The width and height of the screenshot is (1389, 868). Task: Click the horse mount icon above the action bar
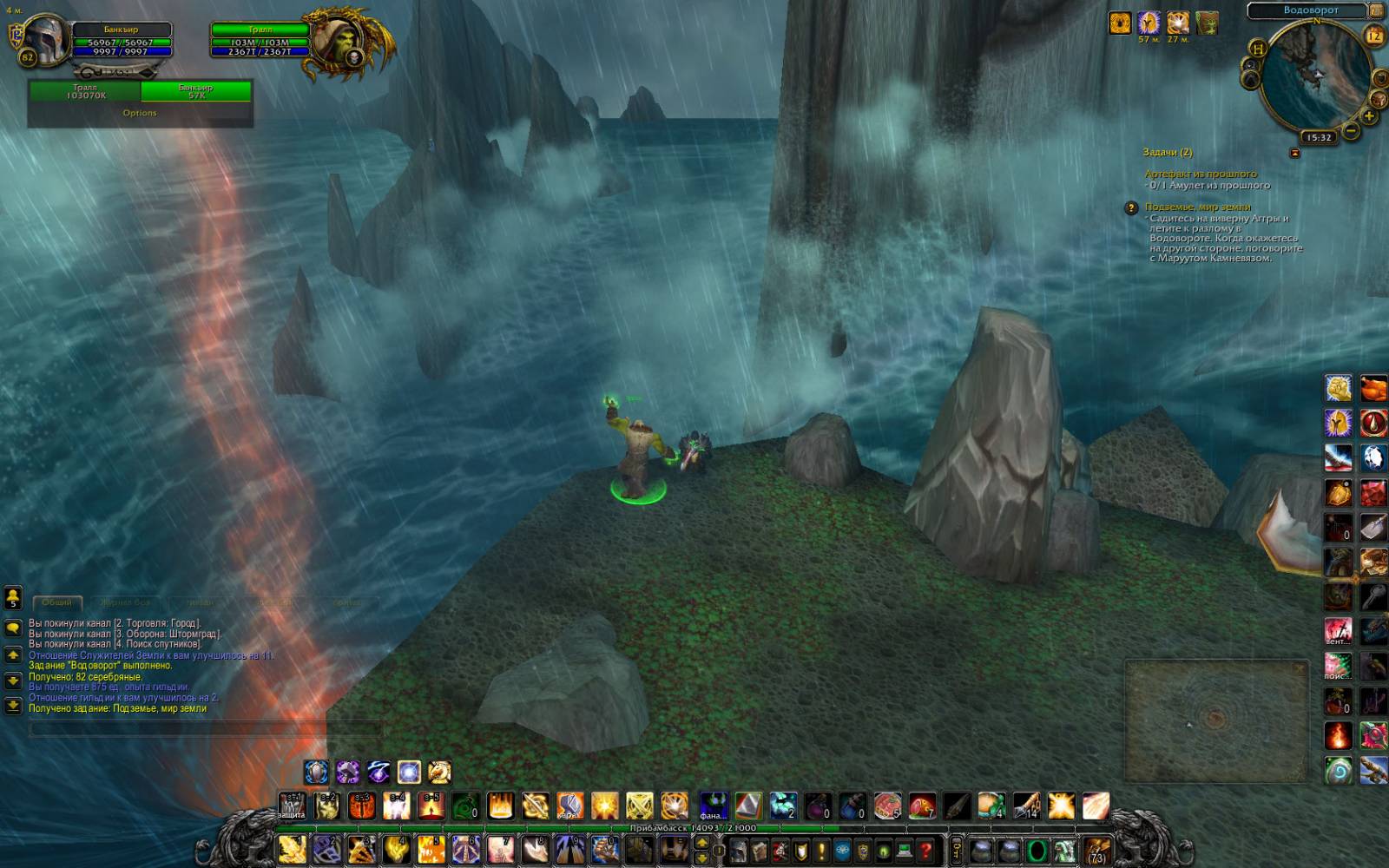tap(439, 772)
